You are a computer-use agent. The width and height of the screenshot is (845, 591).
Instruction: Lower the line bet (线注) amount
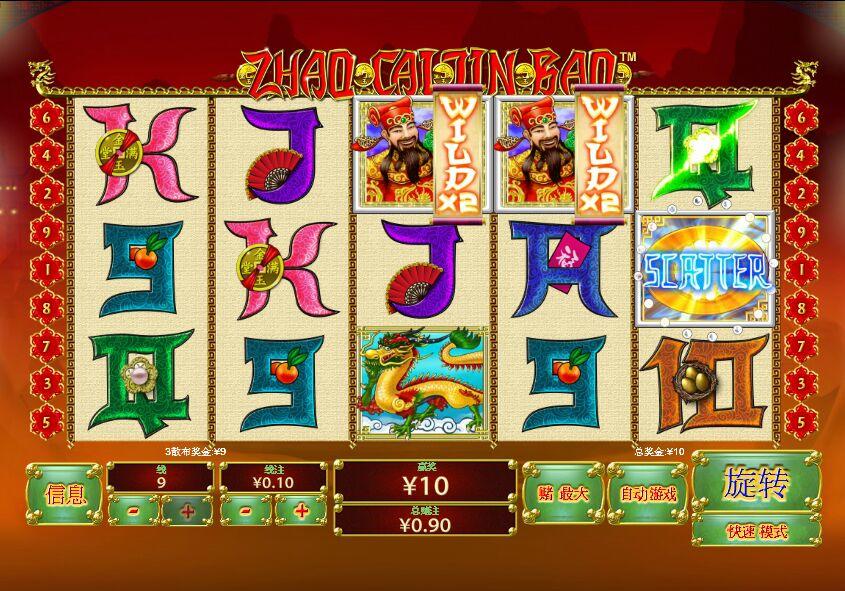[x=245, y=510]
